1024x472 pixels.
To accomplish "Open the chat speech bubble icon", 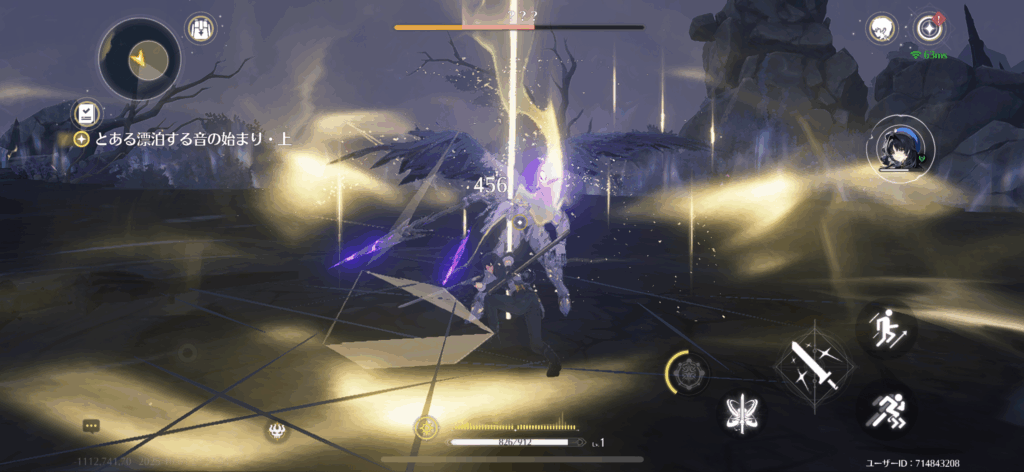I will click(x=91, y=426).
